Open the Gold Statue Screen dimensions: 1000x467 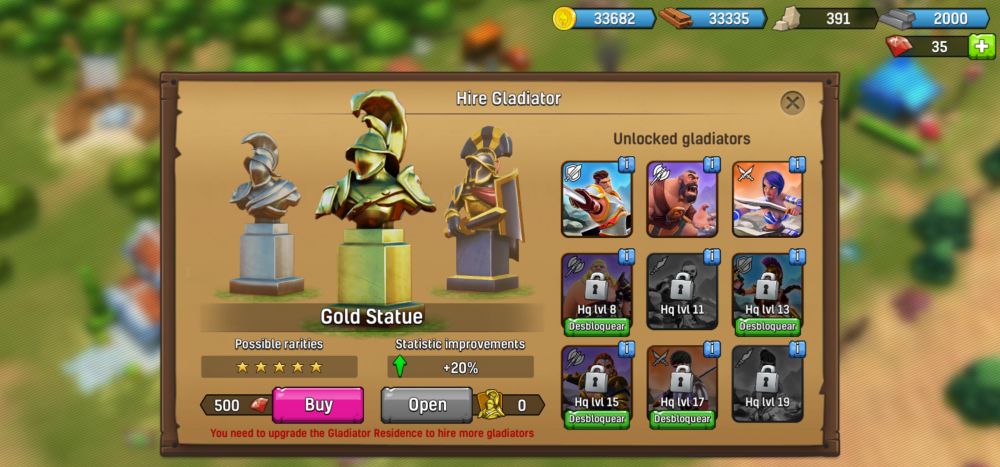coord(427,405)
